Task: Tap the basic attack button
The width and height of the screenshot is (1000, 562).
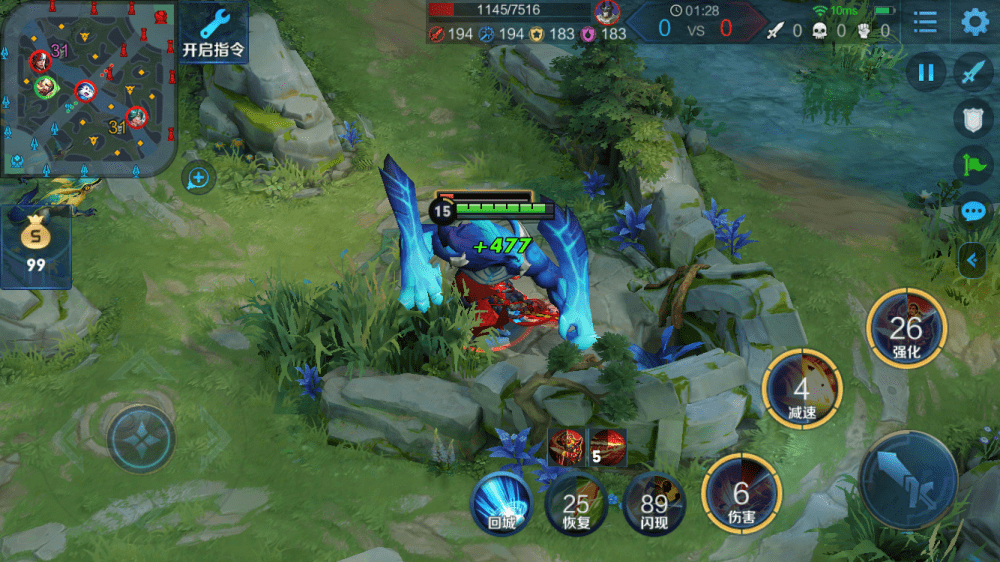Action: pos(908,480)
